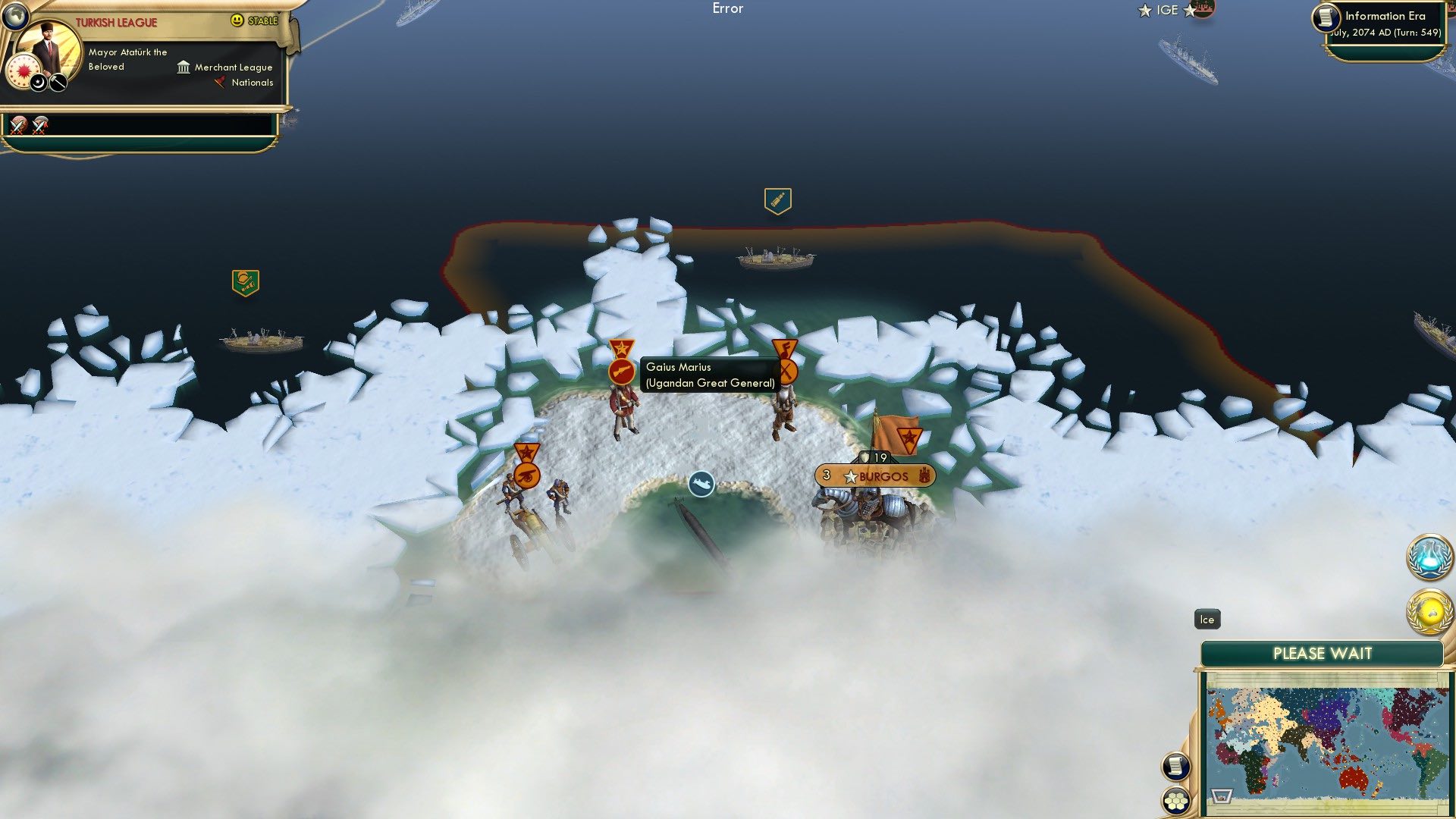Toggle strategic view via the minimap funnel icon
1456x819 pixels.
pos(1221,797)
